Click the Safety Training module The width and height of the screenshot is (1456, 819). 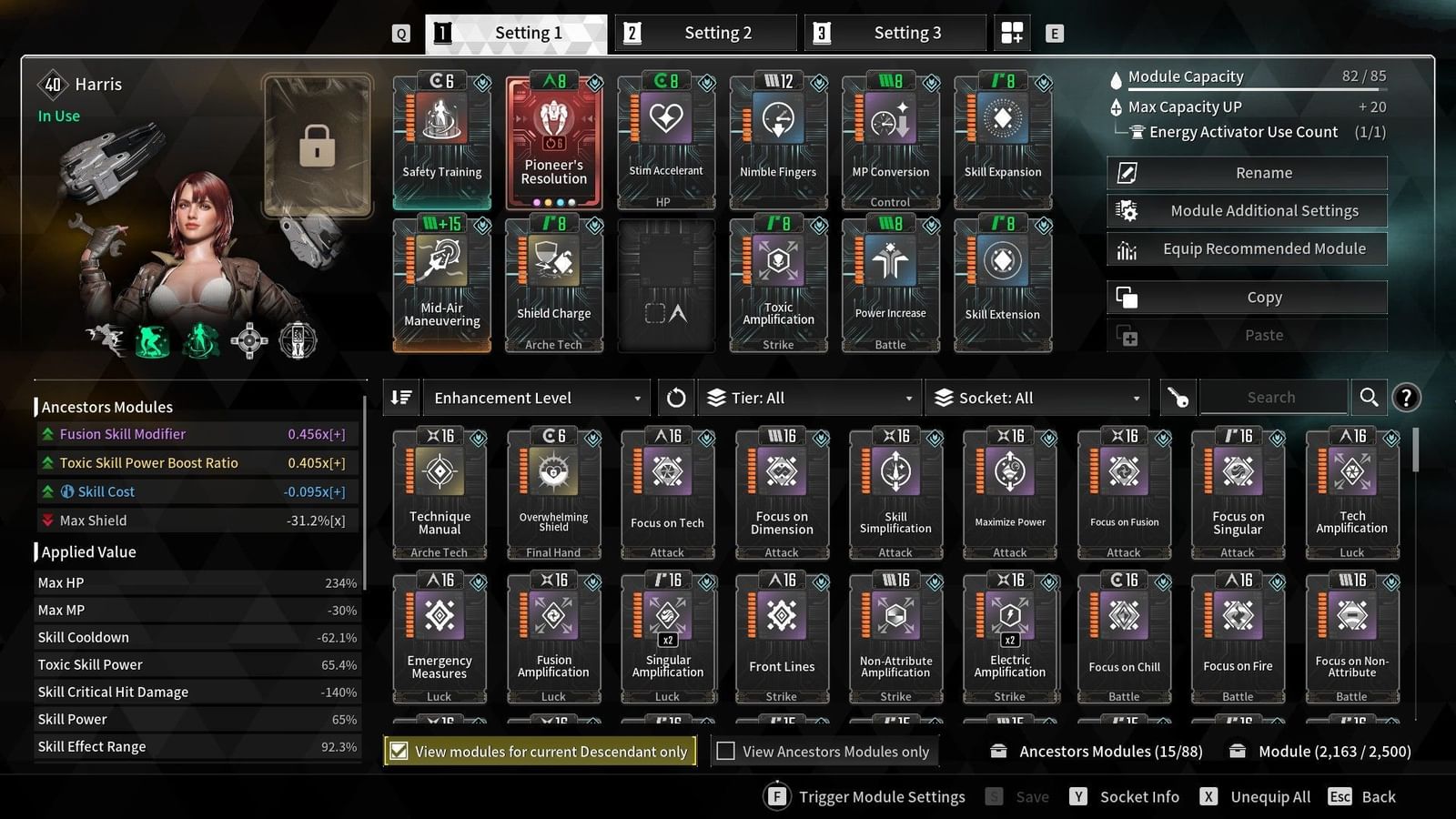pos(441,136)
